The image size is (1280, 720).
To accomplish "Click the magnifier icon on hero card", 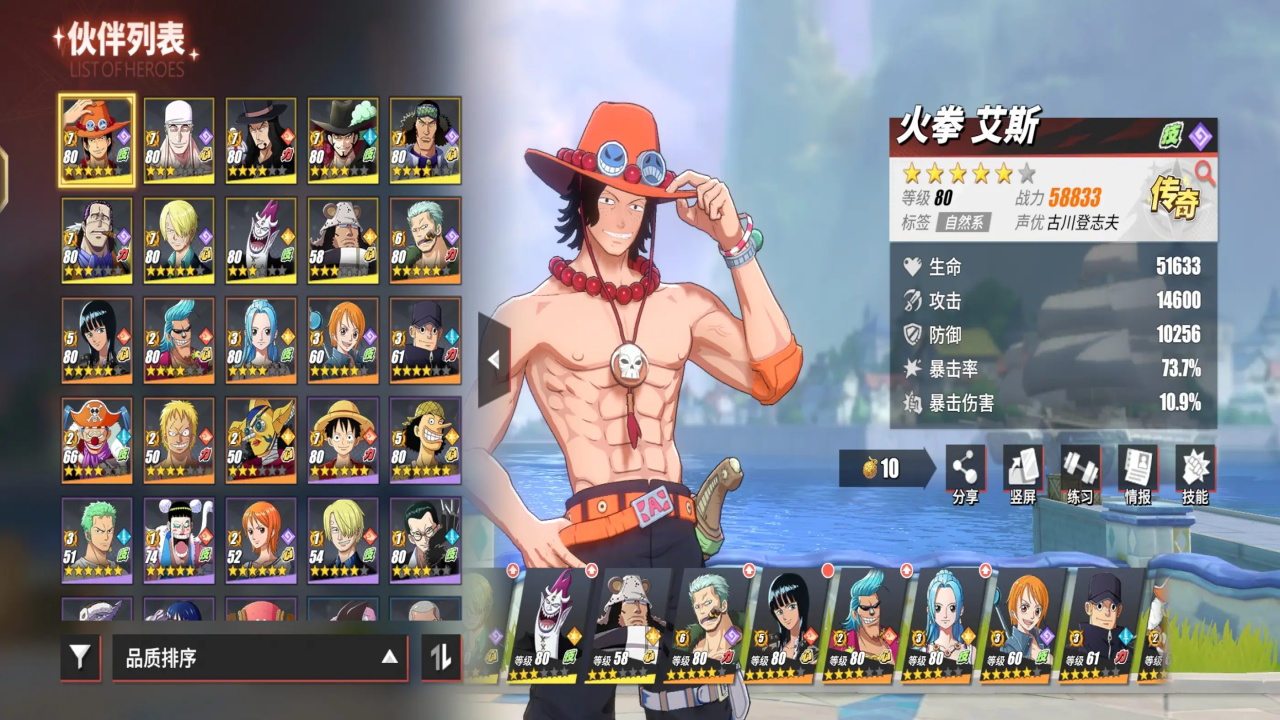I will point(1204,173).
